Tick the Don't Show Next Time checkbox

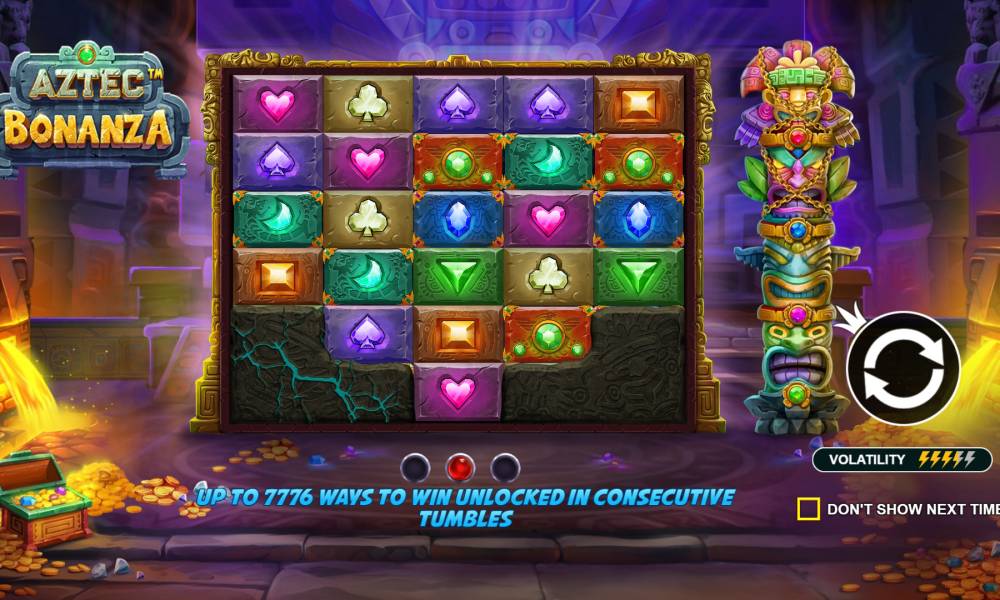click(808, 509)
